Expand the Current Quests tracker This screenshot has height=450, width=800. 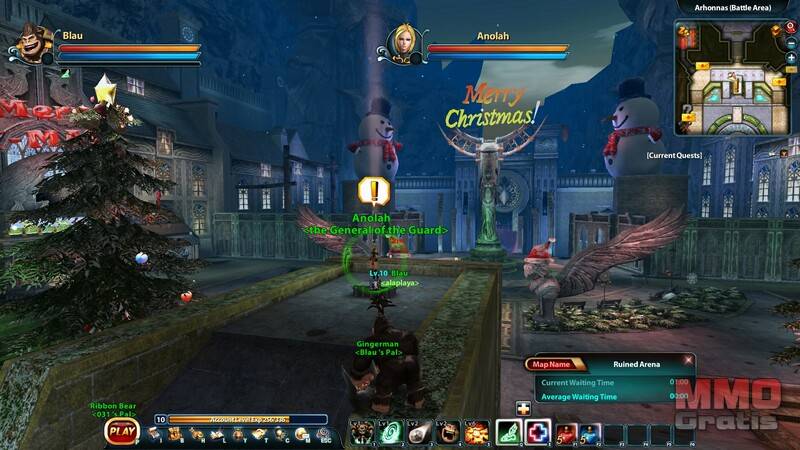pyautogui.click(x=673, y=156)
